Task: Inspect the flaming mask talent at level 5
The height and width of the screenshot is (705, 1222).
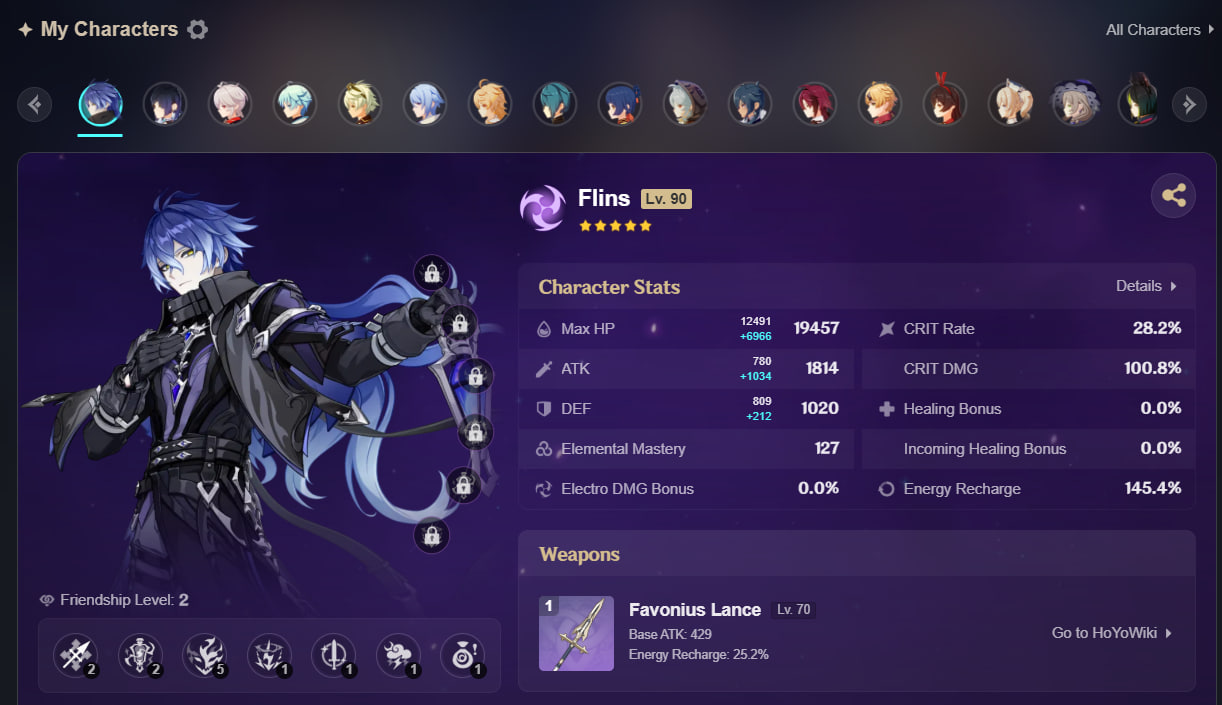Action: 204,655
